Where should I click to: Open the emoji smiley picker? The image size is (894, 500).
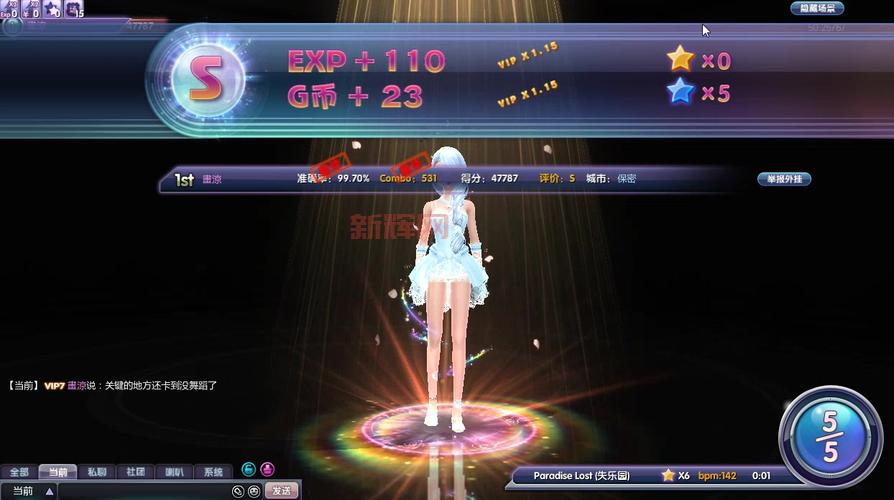click(254, 491)
